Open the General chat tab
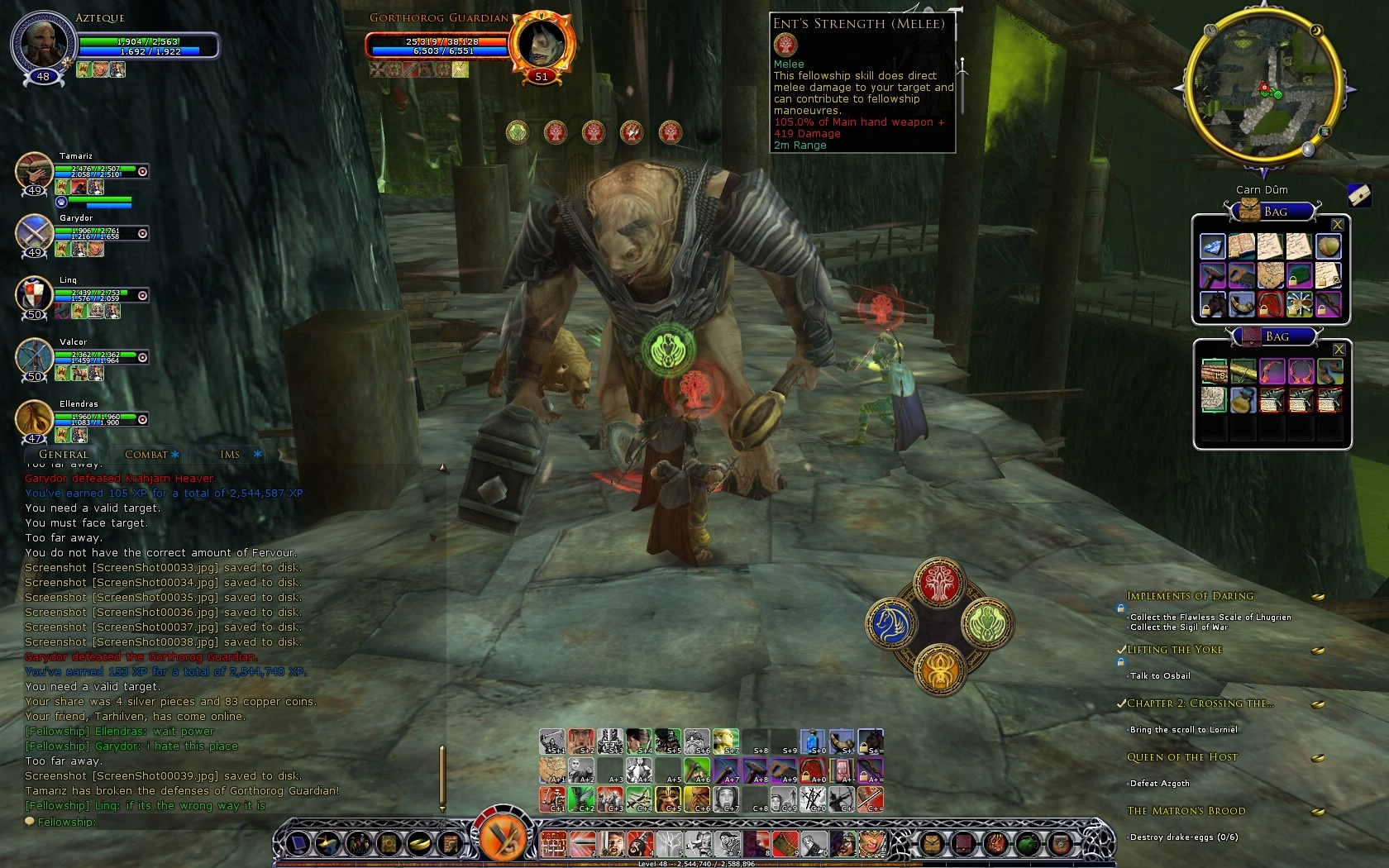Screen dimensions: 1389x868 [x=63, y=455]
